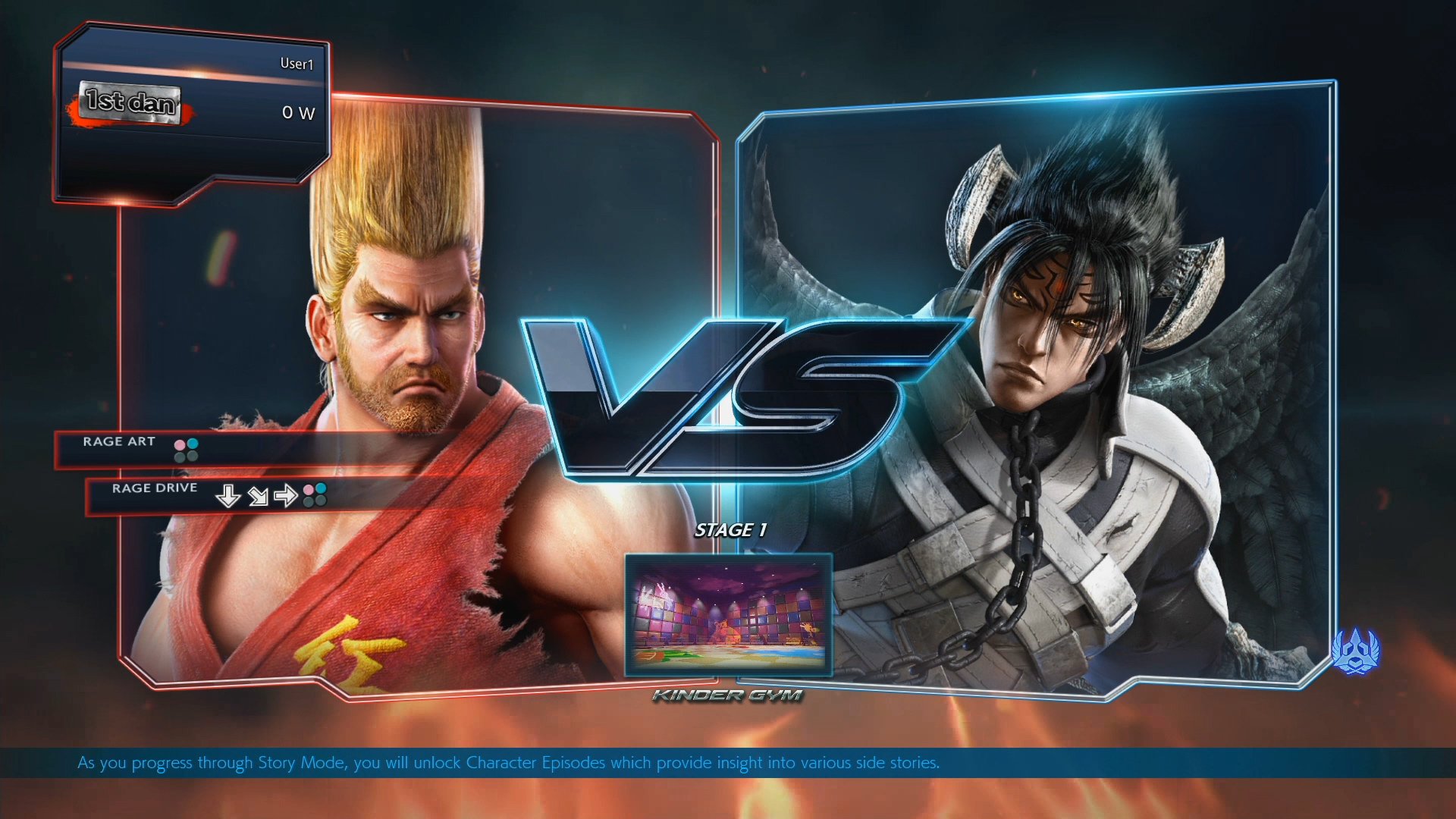1456x819 pixels.
Task: Click the pink button icon beside Rage Art
Action: coord(180,444)
